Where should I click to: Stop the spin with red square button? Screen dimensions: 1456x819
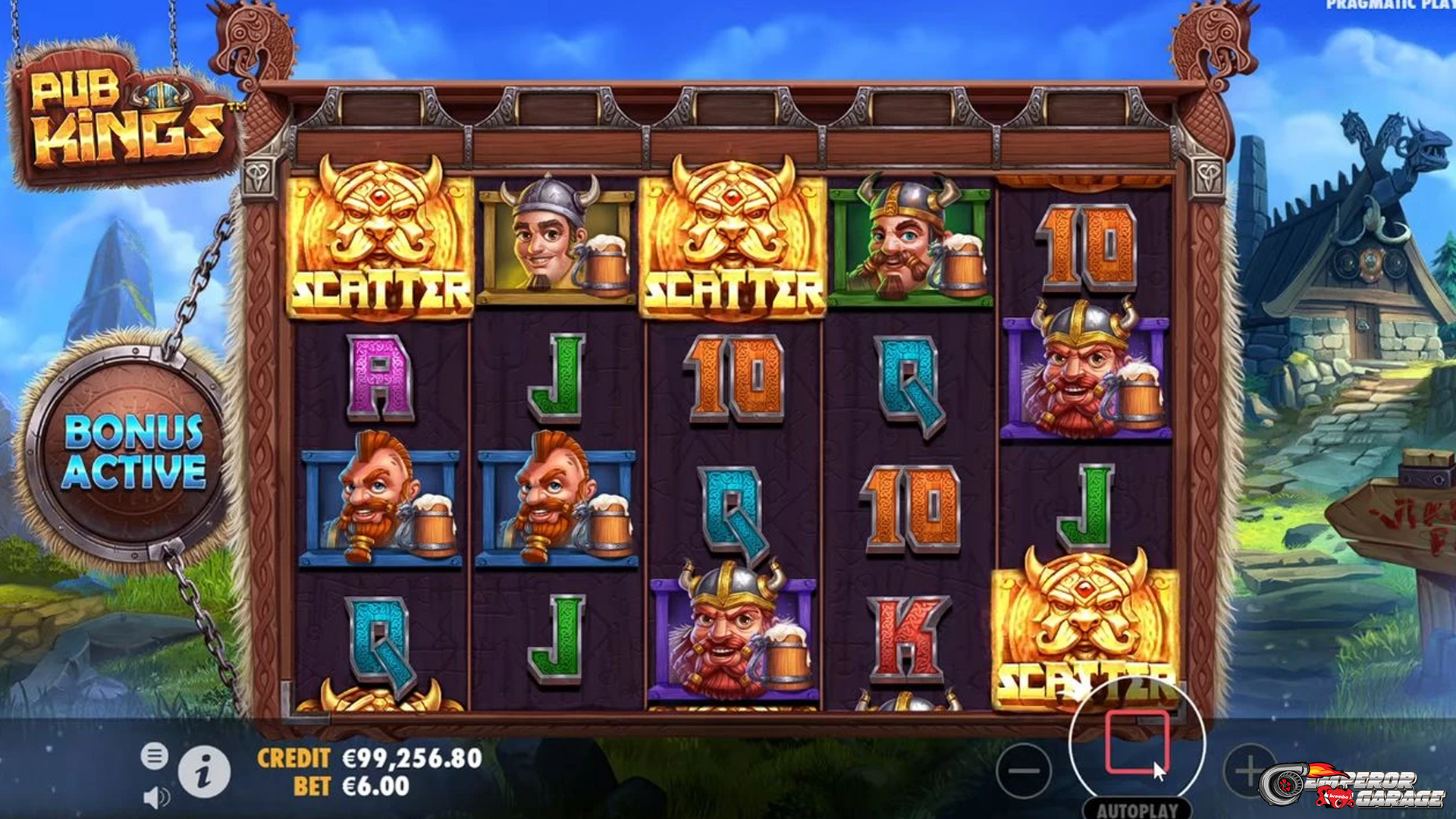(x=1136, y=743)
